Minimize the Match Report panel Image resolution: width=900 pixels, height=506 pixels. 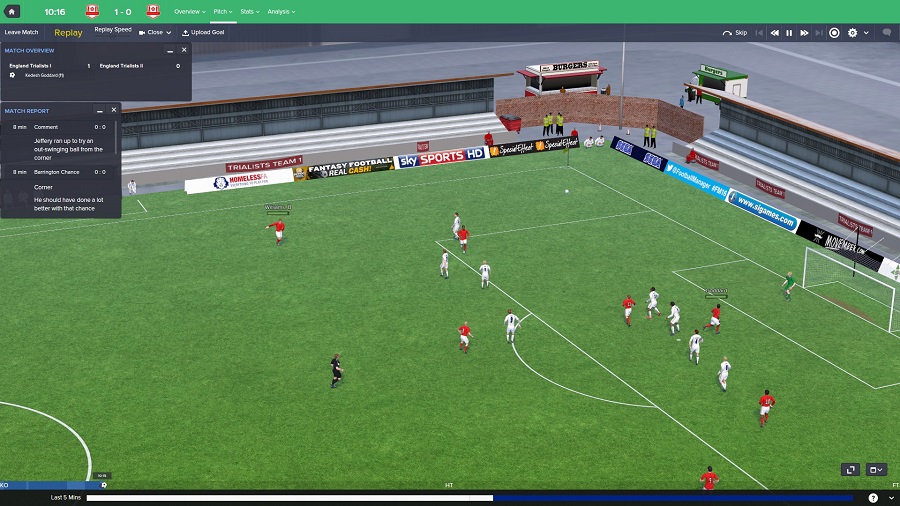[x=99, y=110]
